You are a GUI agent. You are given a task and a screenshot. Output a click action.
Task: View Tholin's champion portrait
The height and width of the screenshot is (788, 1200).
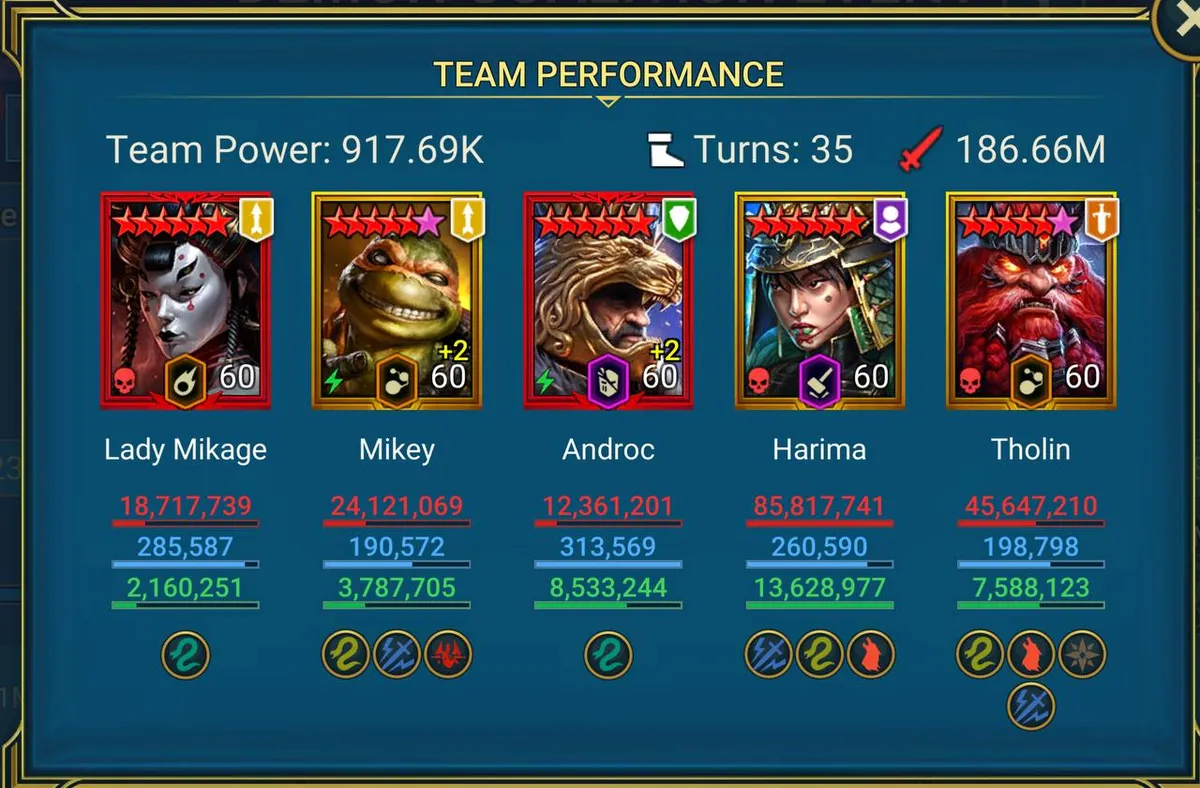click(1031, 300)
